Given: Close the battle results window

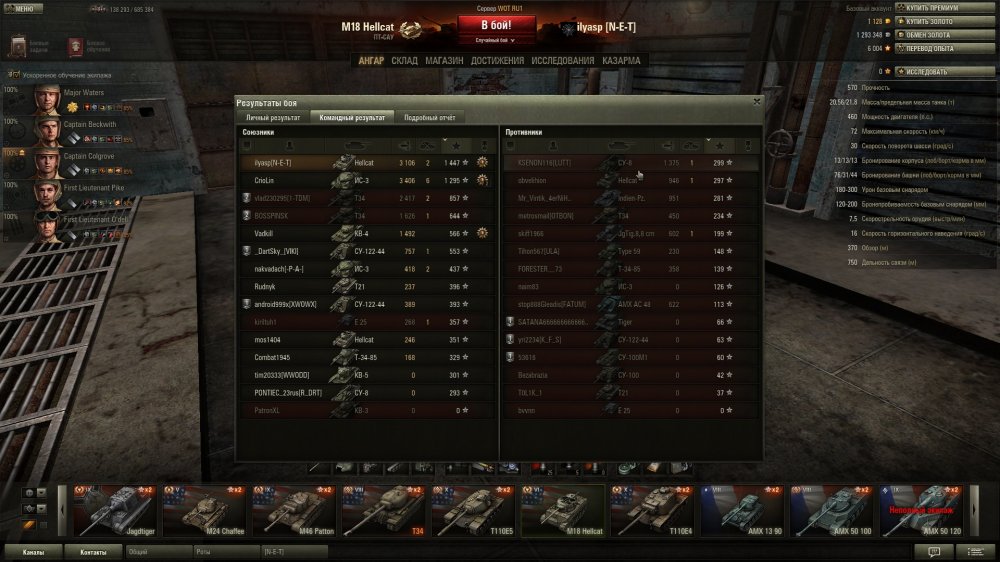Looking at the screenshot, I should click(x=756, y=101).
